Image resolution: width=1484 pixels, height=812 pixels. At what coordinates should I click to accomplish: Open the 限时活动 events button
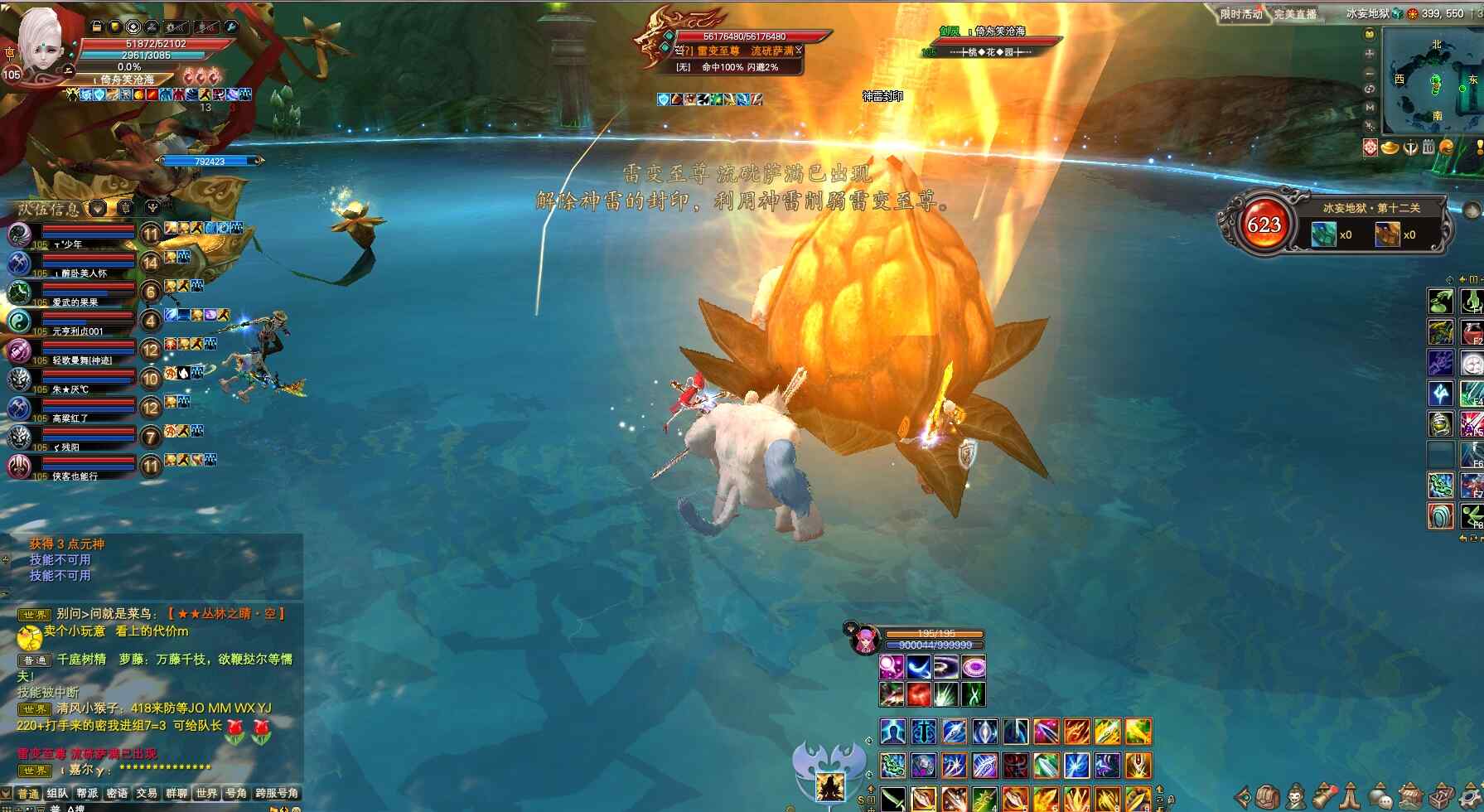(1240, 14)
